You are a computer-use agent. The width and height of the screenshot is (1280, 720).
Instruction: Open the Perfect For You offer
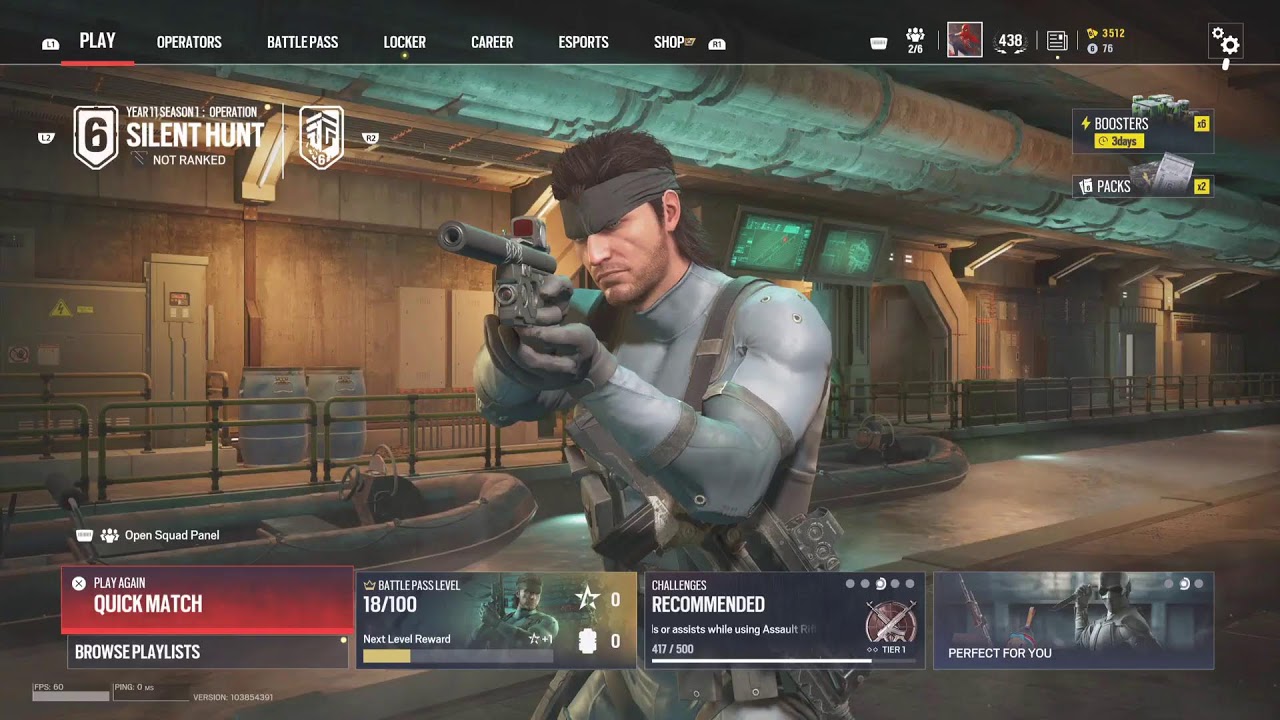[1073, 620]
